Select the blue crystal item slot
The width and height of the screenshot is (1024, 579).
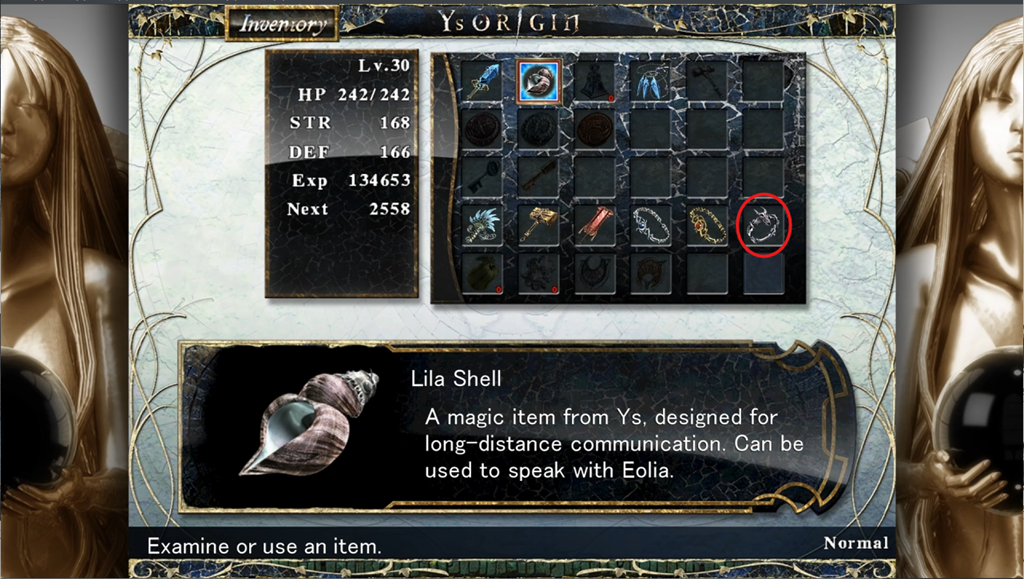click(x=484, y=81)
